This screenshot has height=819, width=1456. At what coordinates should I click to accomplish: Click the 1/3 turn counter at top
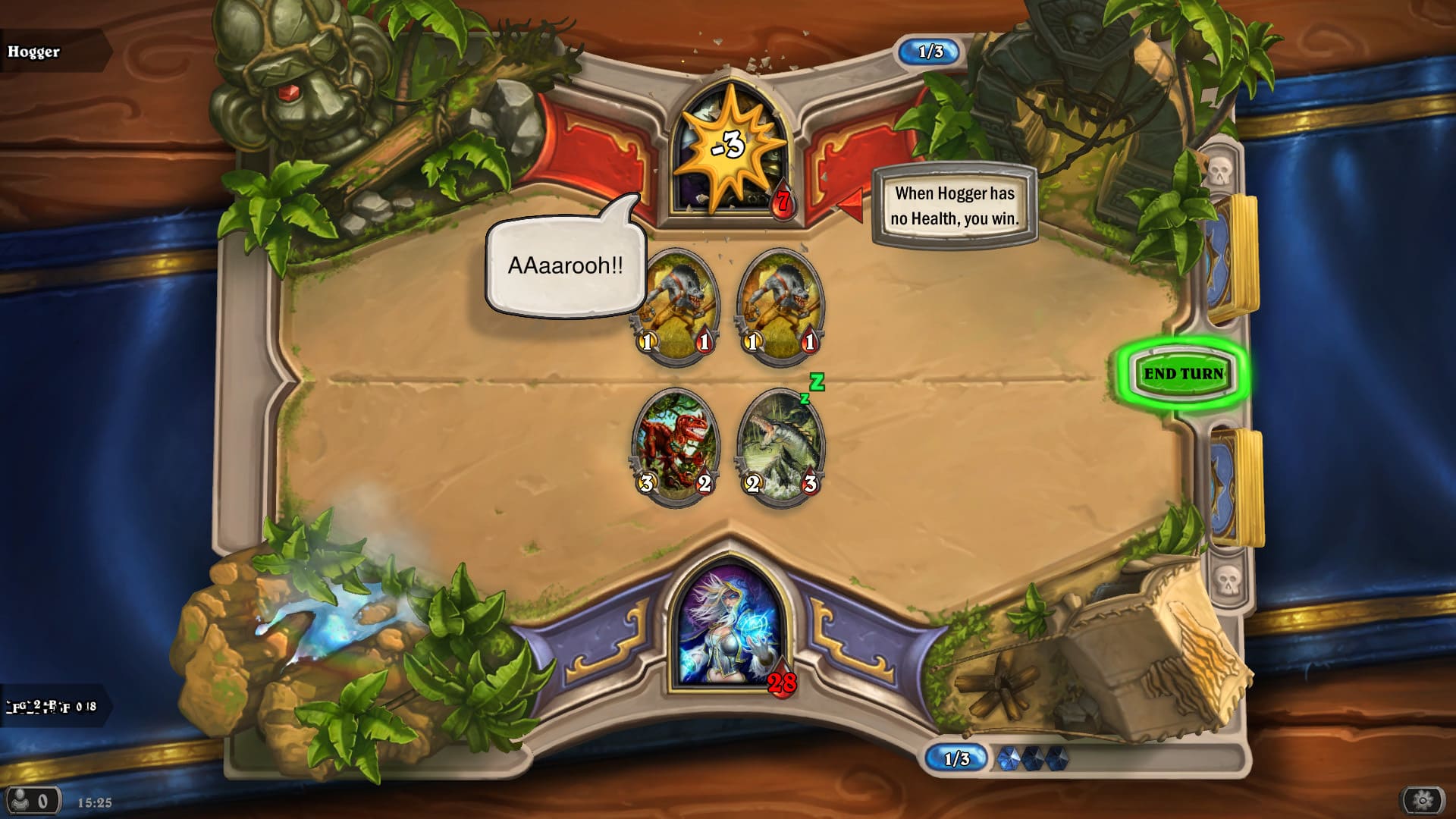click(x=930, y=51)
